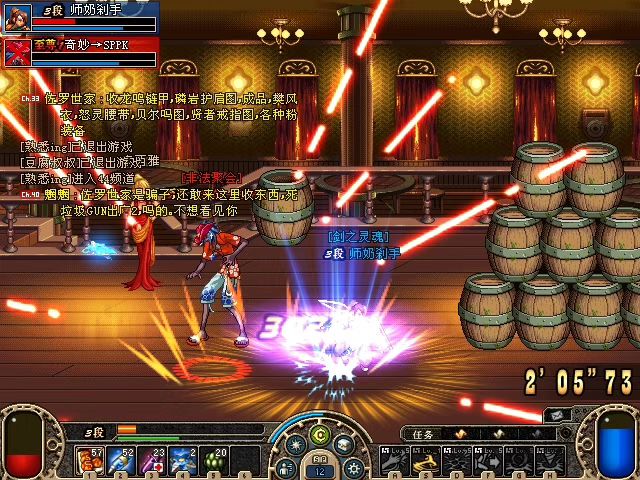Use the orange potion in quick slot 1
This screenshot has width=640, height=480.
91,460
